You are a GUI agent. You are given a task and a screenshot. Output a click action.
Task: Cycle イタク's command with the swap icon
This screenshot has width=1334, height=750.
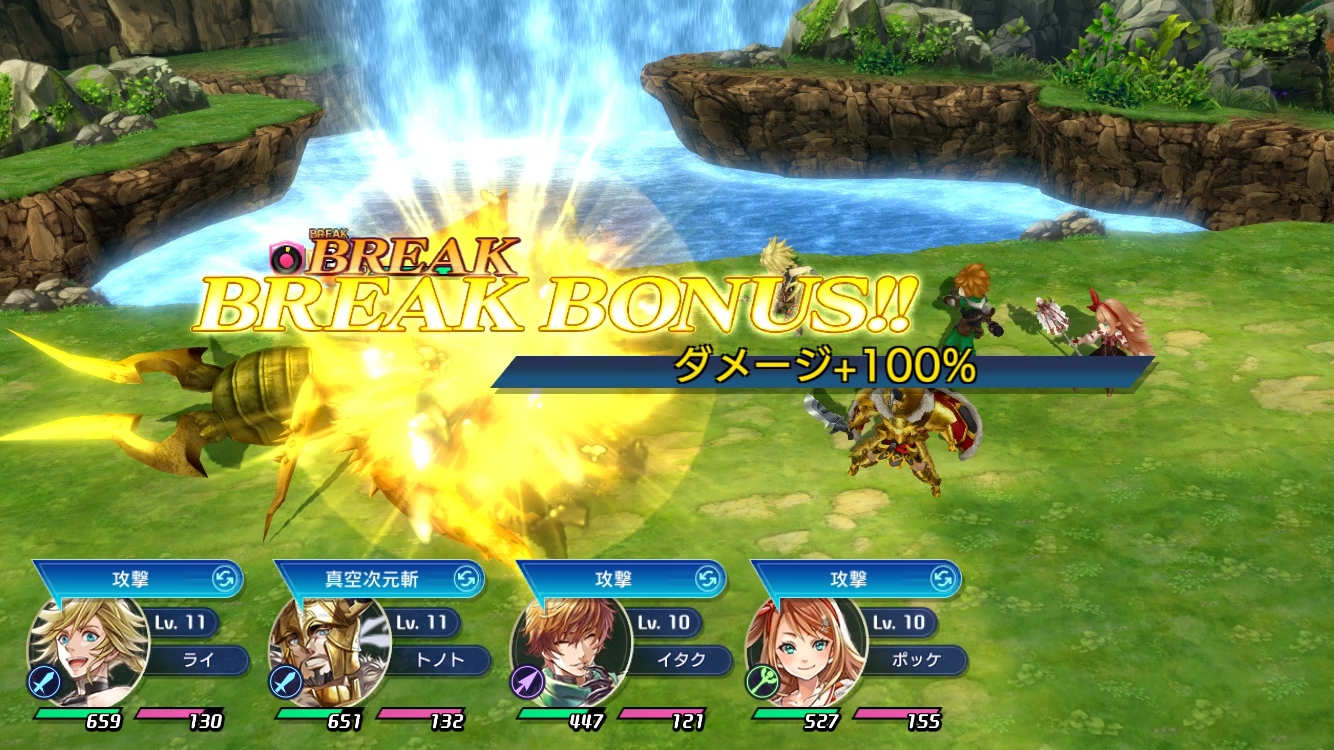[x=708, y=579]
